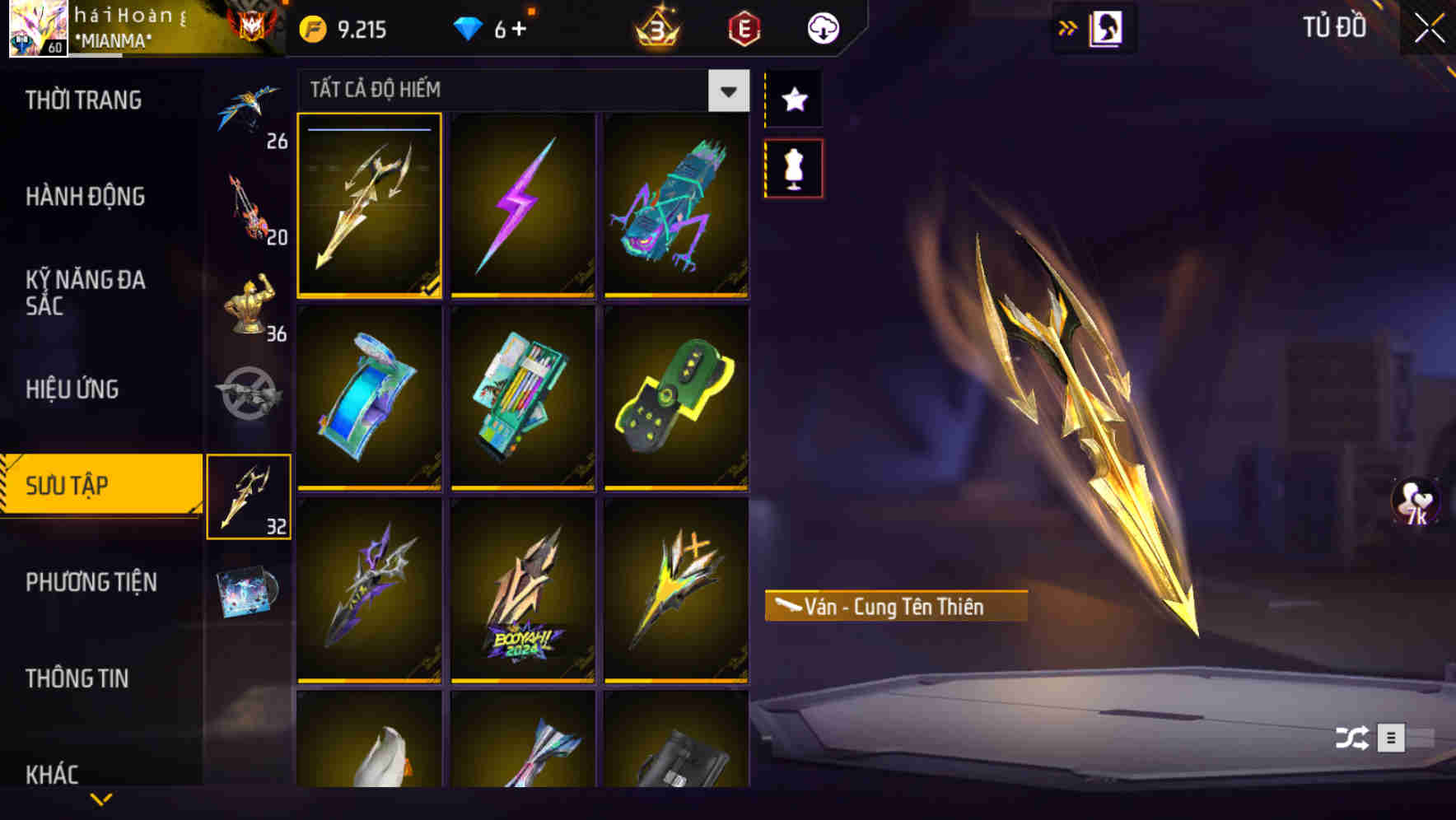This screenshot has height=820, width=1456.
Task: Open the THỜI TRANG section
Action: click(85, 100)
